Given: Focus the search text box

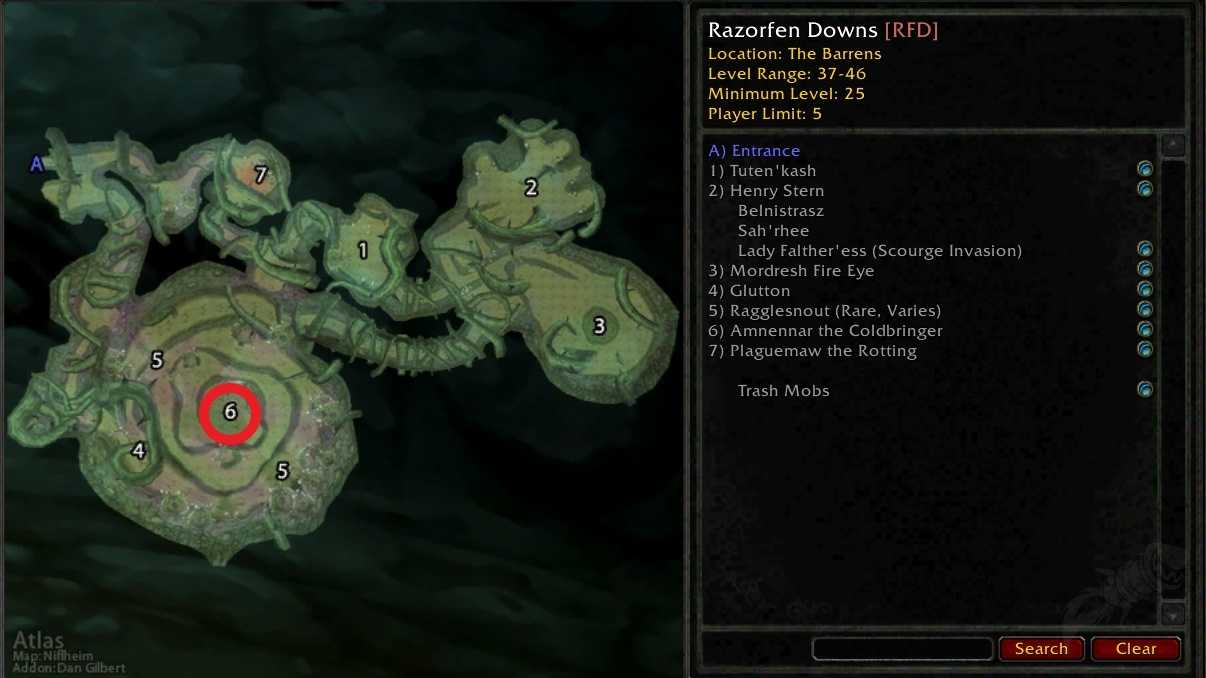Looking at the screenshot, I should (902, 649).
